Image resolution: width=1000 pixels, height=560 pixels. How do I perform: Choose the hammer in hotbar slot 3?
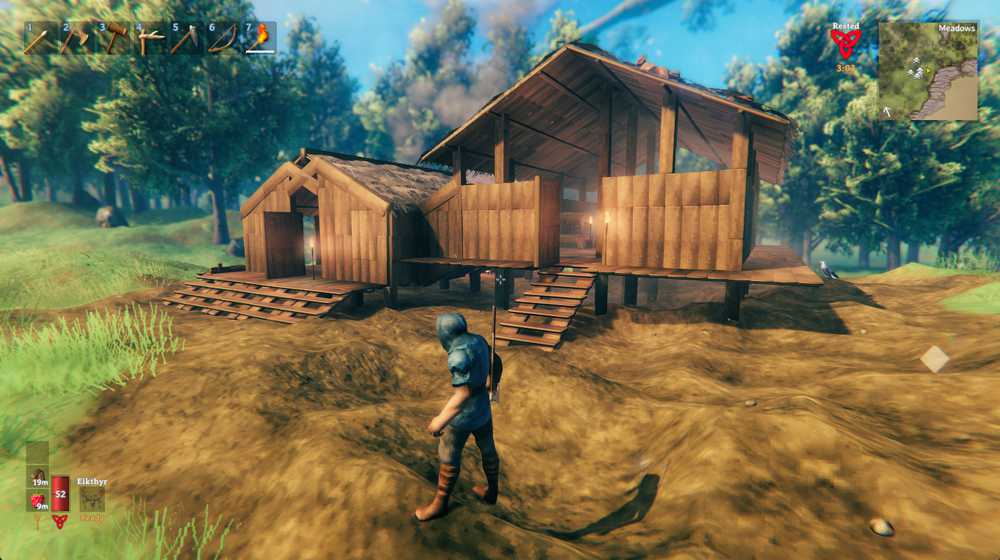coord(113,38)
